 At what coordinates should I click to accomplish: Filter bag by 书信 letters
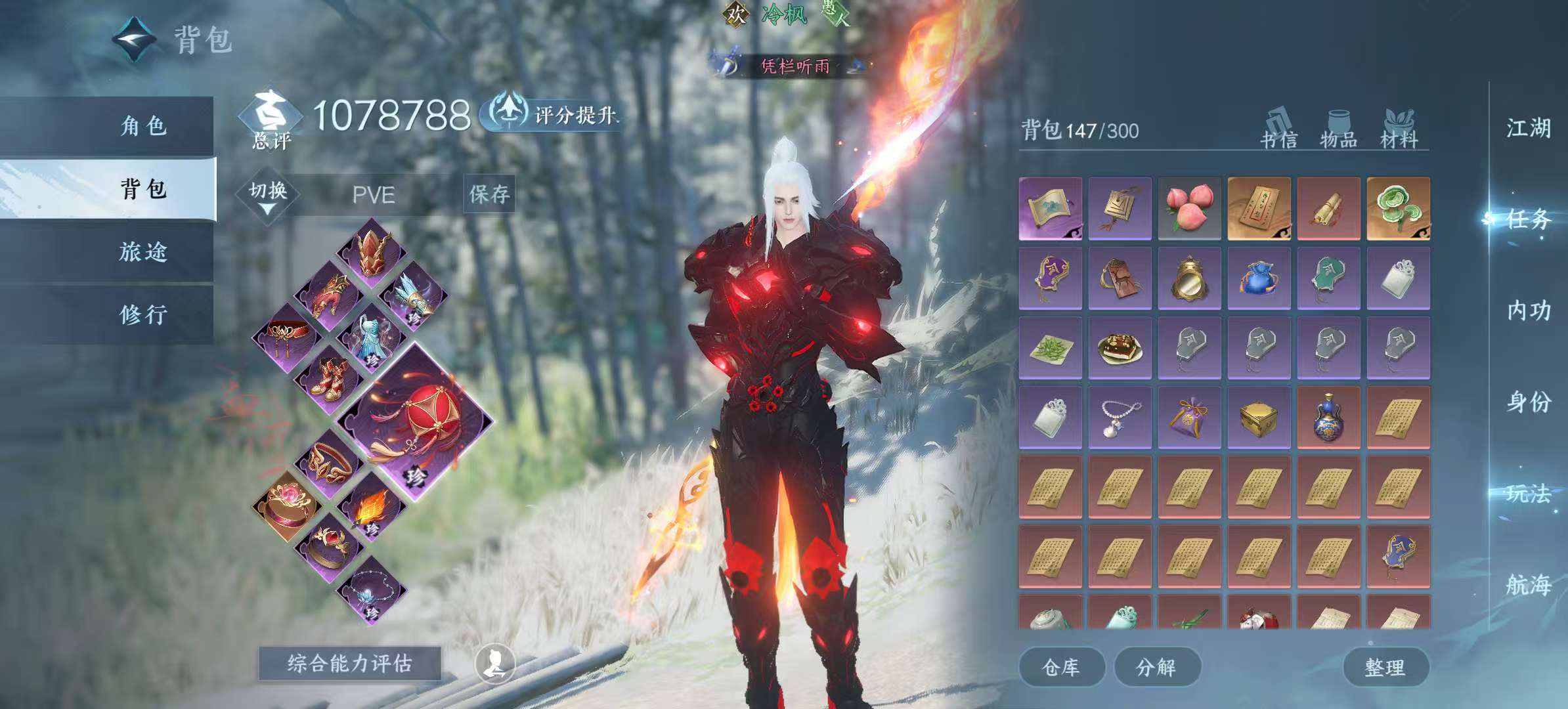point(1278,130)
